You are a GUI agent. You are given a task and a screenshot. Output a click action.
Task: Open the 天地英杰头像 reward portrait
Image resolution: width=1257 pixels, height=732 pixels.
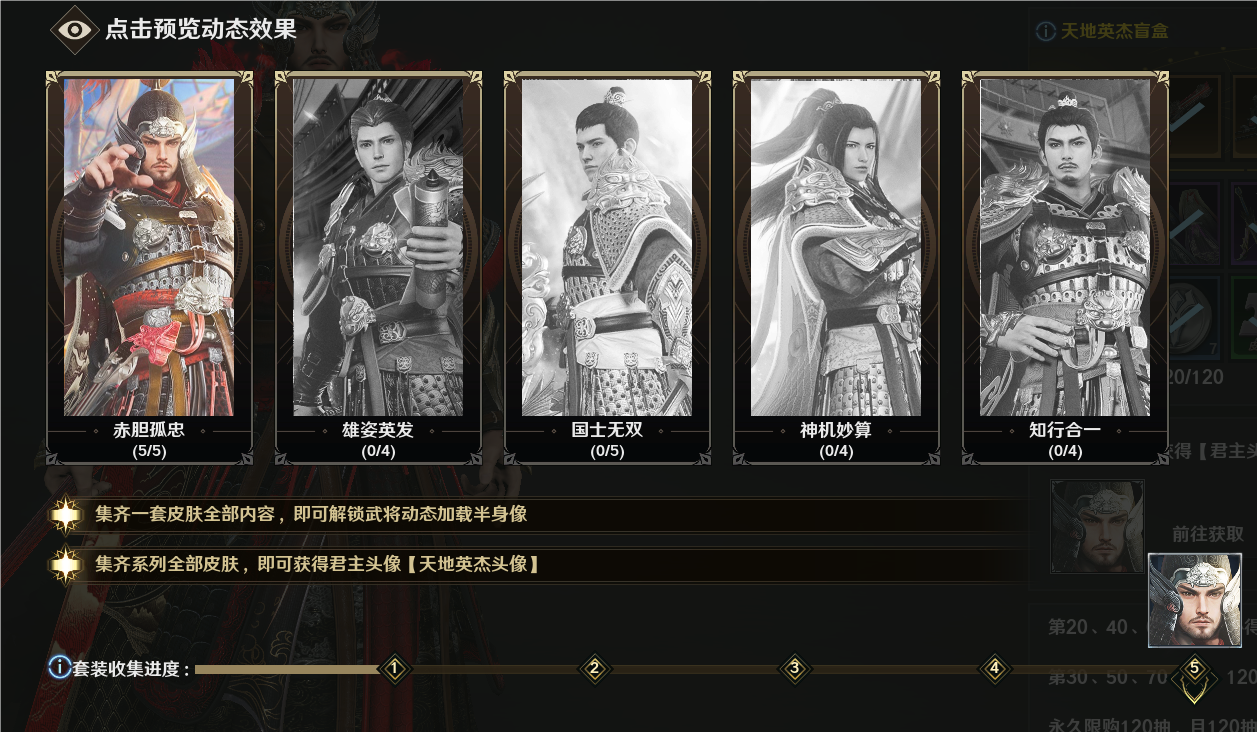(x=1194, y=600)
